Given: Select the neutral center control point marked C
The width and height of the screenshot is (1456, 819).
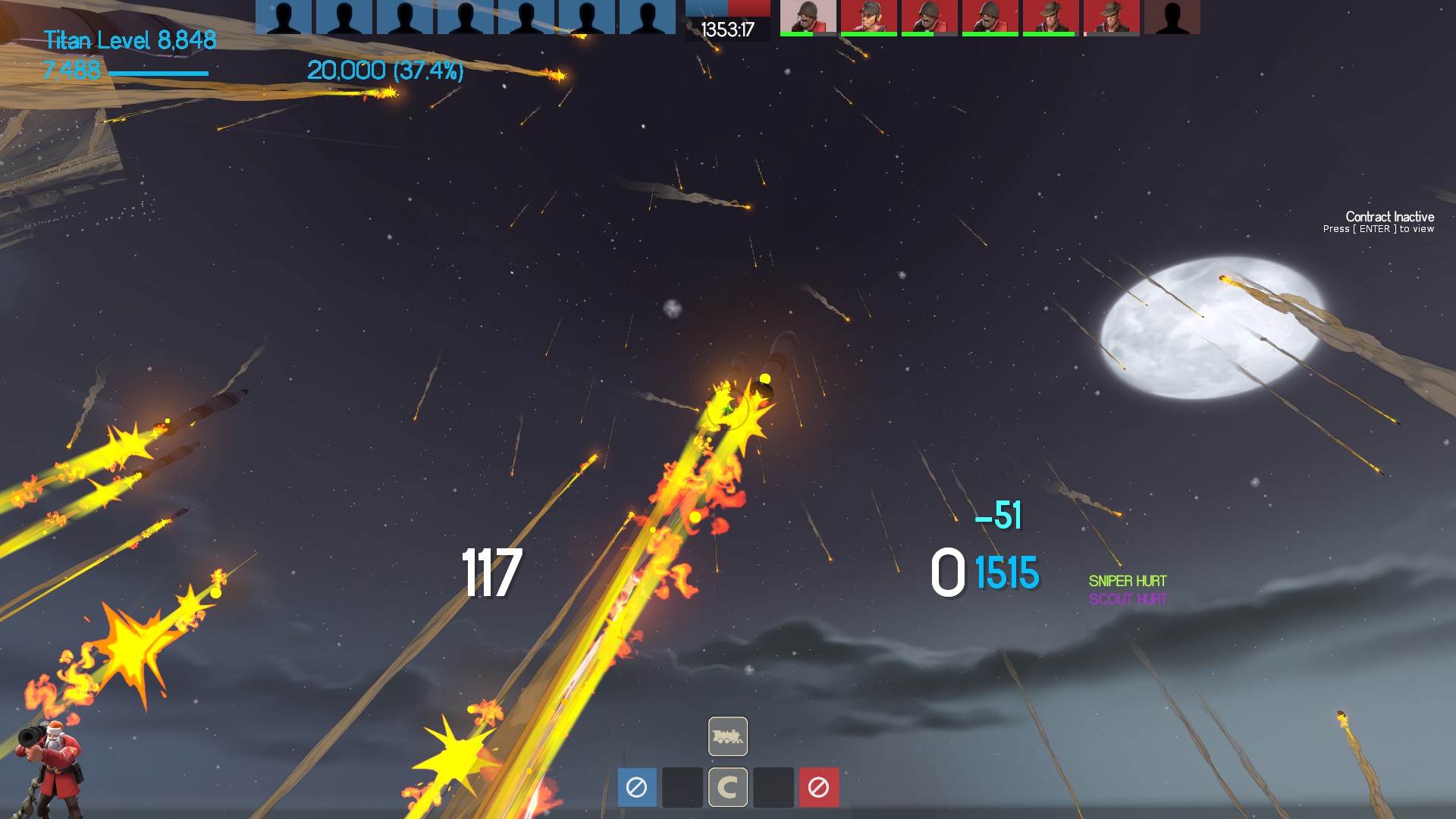Looking at the screenshot, I should point(728,787).
